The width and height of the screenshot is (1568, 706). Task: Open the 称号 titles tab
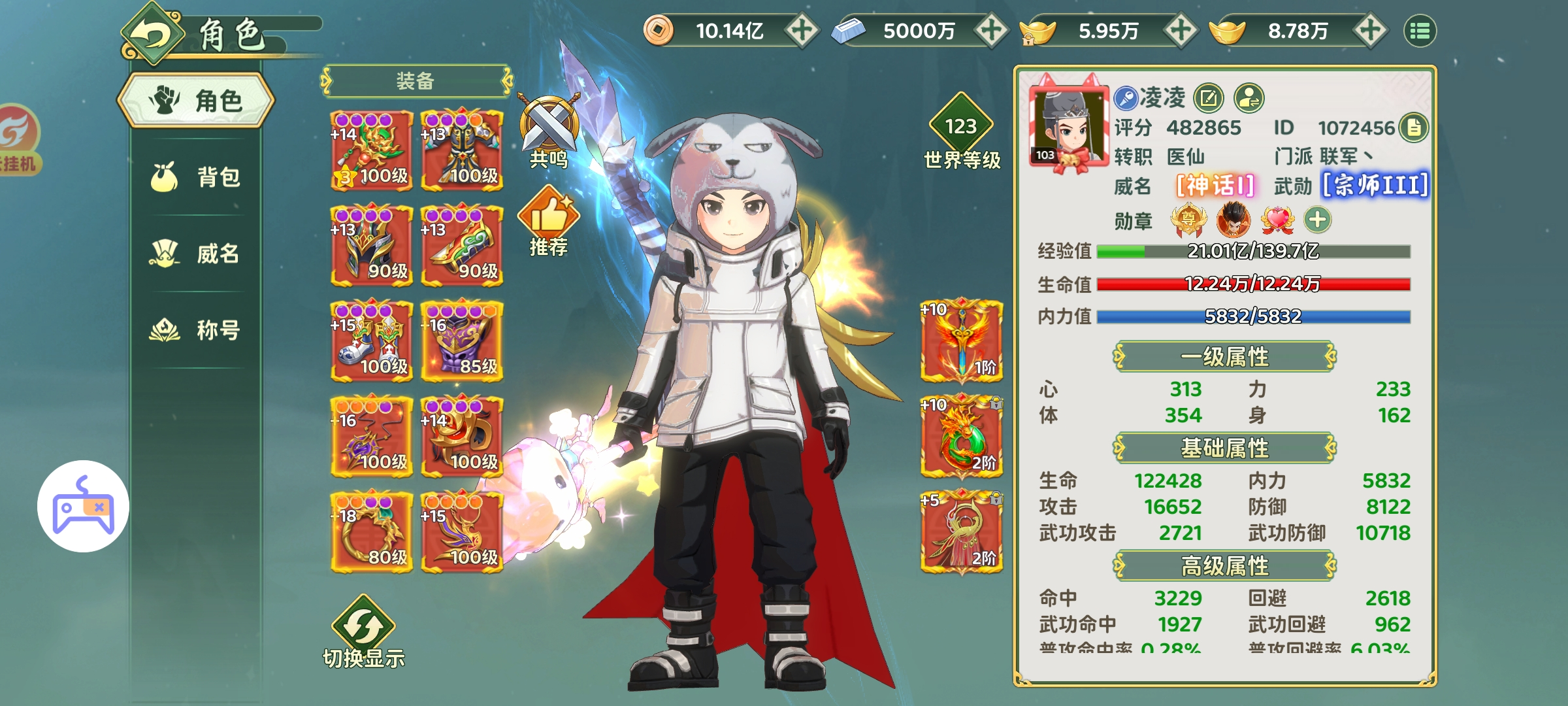(x=196, y=330)
